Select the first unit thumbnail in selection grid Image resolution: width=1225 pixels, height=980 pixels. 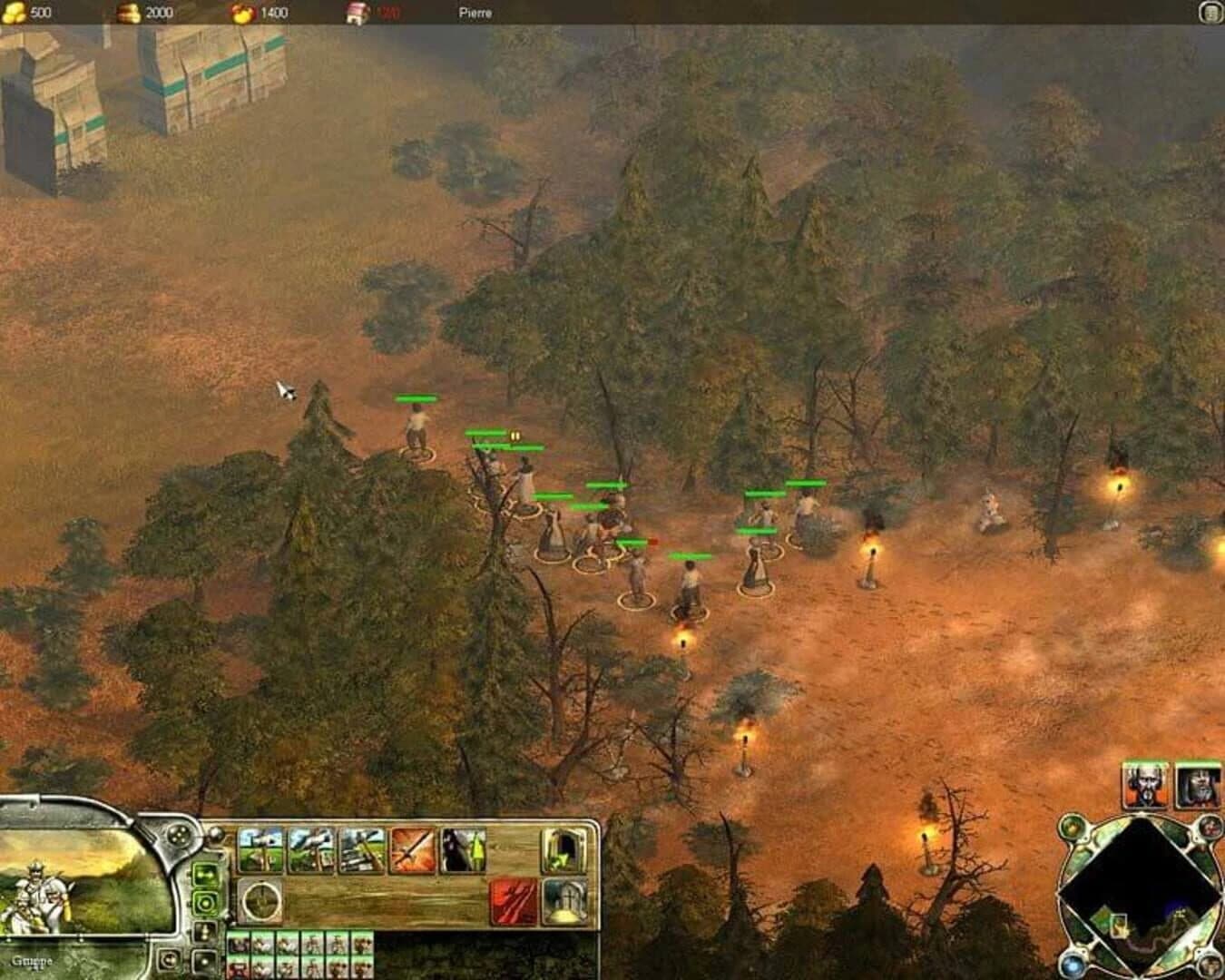click(x=238, y=941)
